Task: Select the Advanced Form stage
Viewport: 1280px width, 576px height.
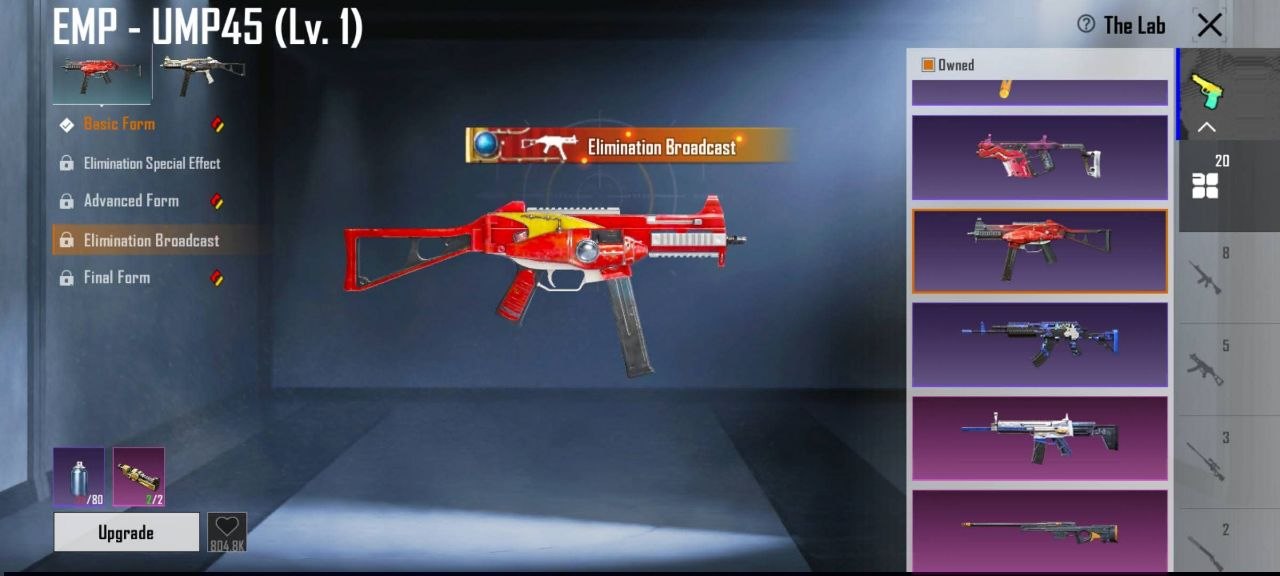Action: coord(131,201)
